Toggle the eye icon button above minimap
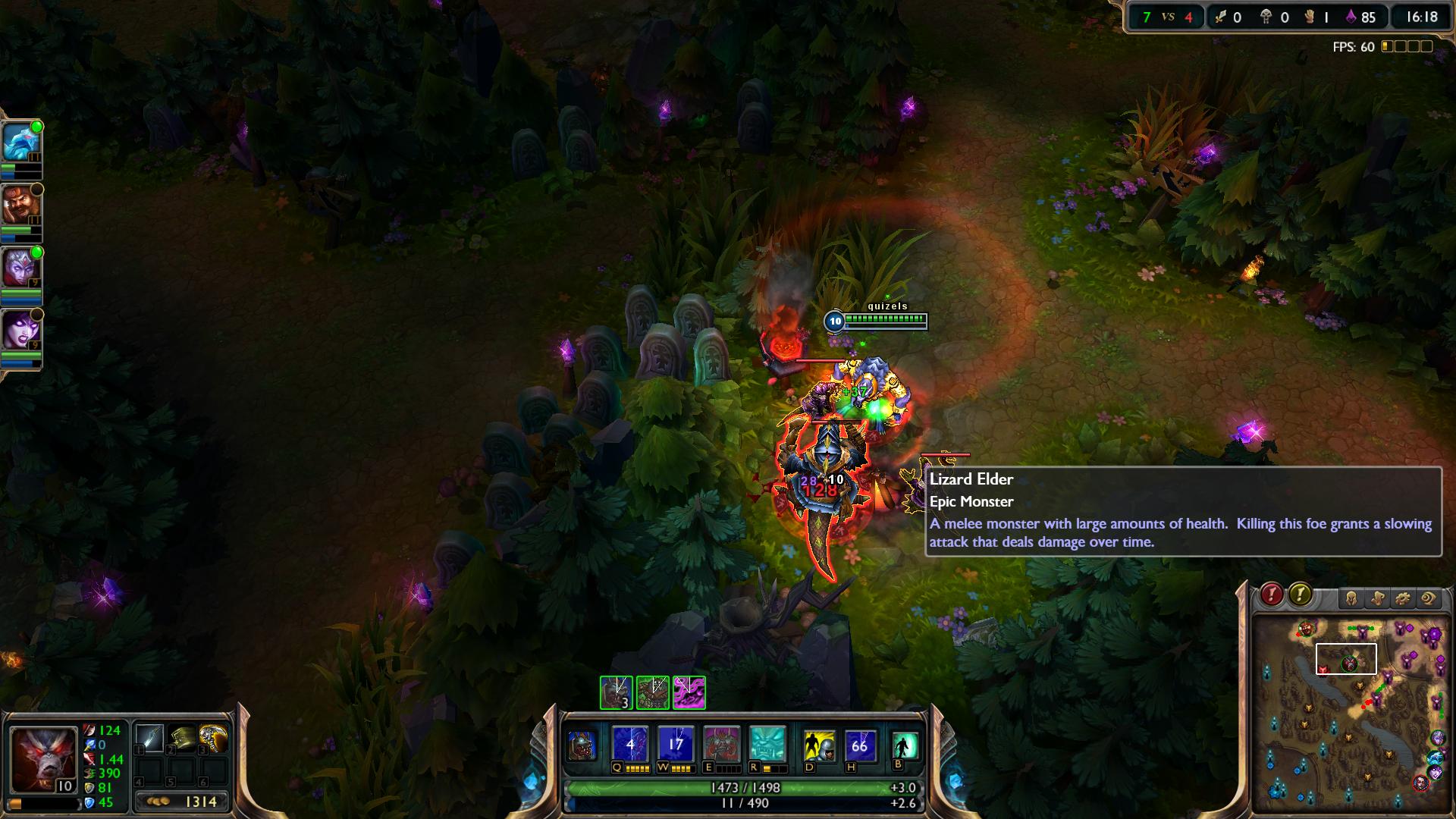Screen dimensions: 1456x819 coord(1429,599)
